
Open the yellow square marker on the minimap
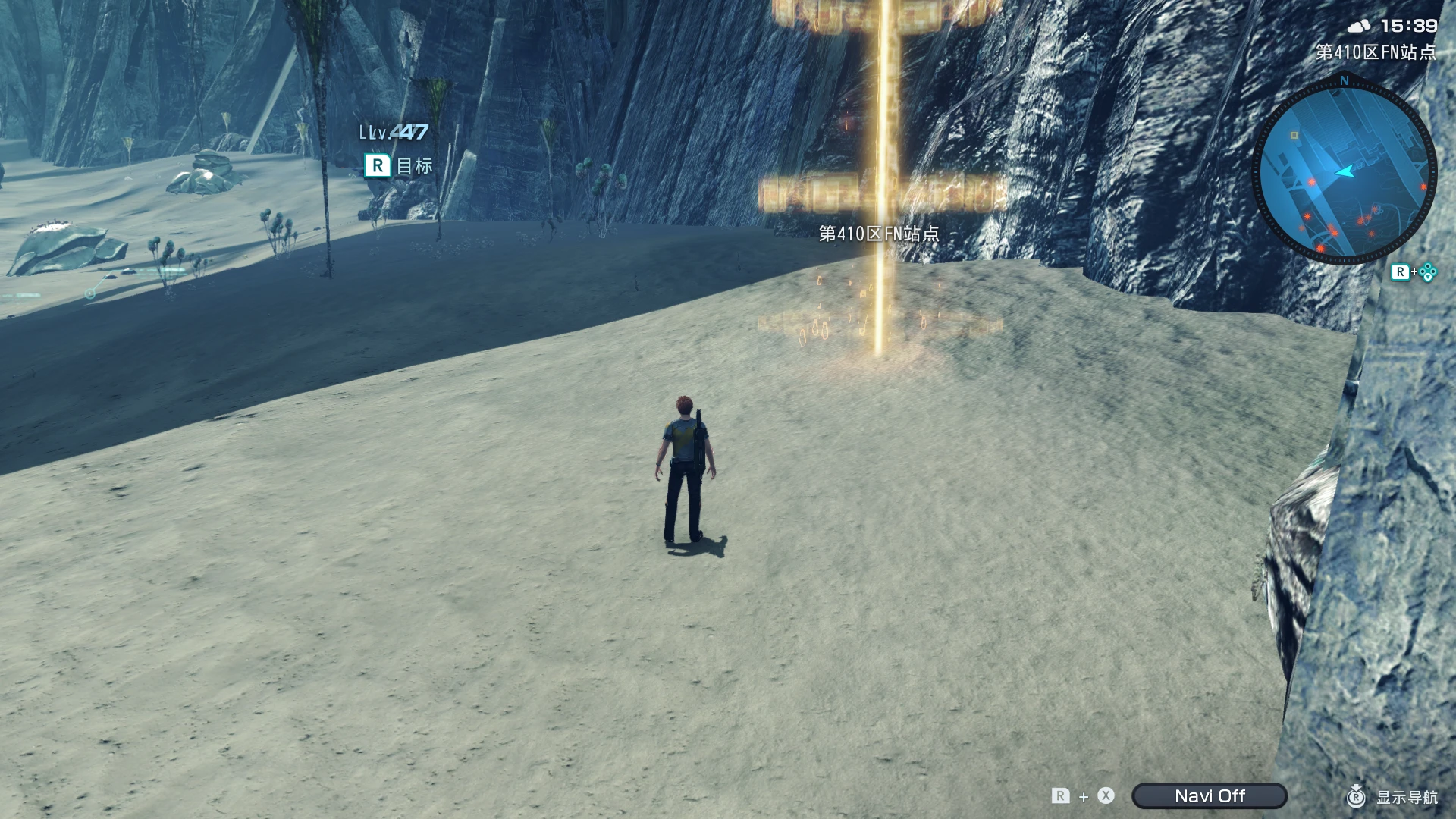pyautogui.click(x=1294, y=135)
